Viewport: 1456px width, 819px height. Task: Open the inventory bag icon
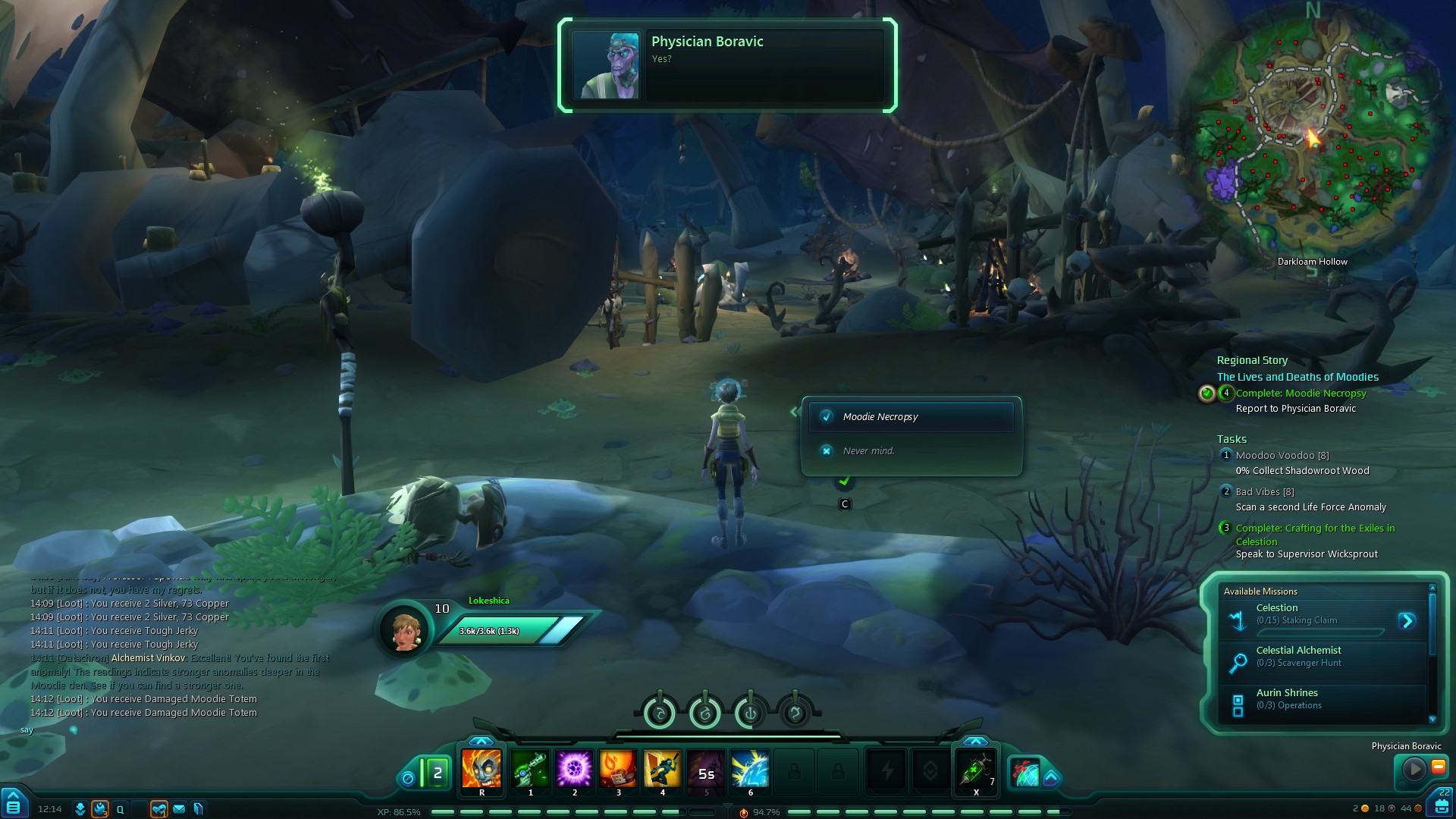(x=1442, y=805)
